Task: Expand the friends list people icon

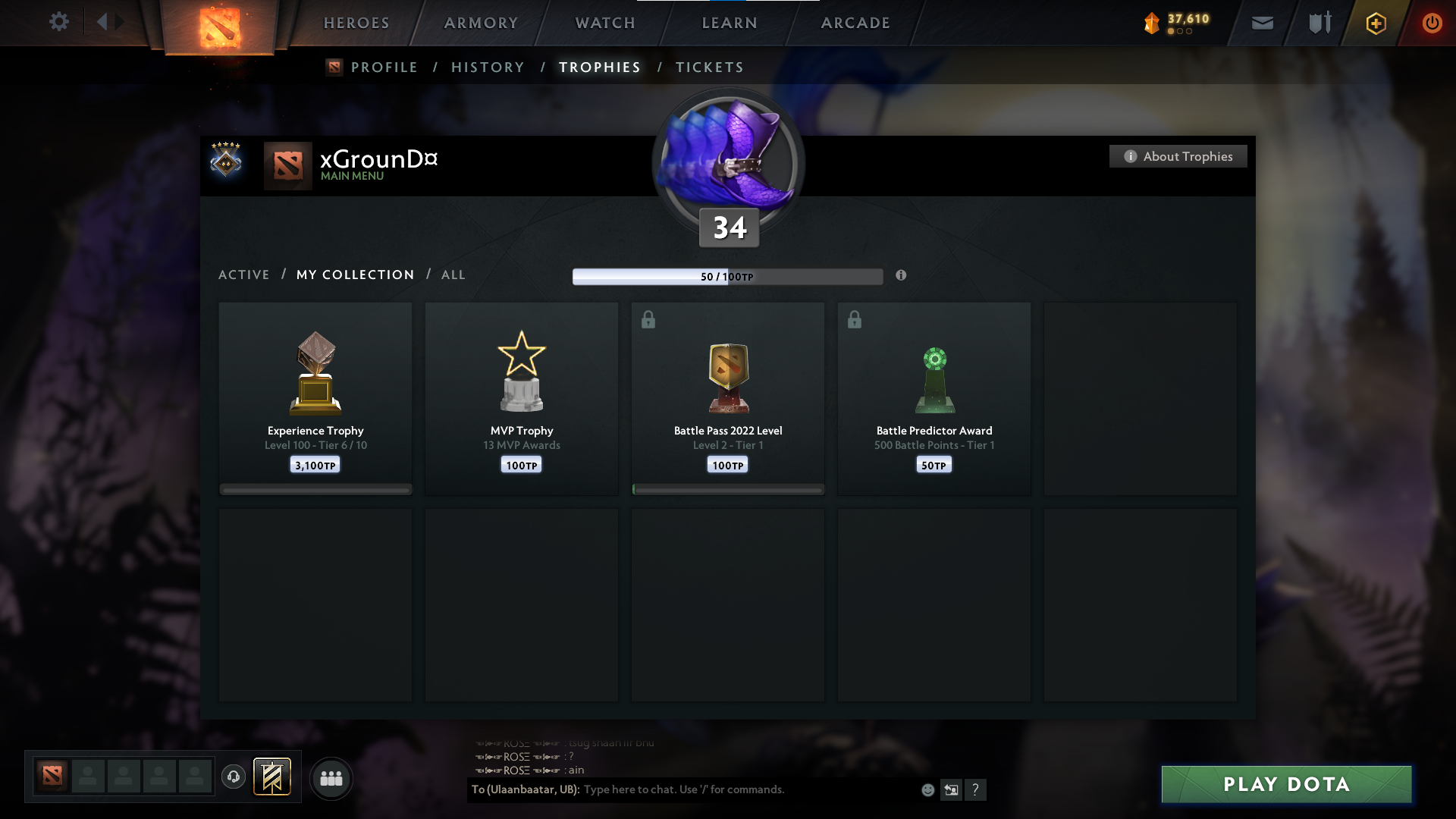Action: point(331,778)
